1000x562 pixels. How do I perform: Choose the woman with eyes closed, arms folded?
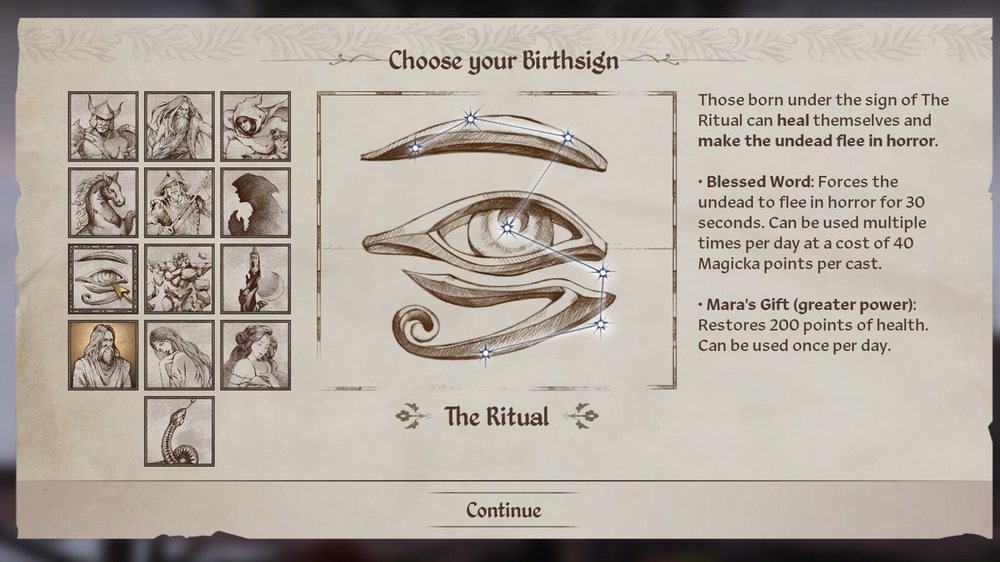255,355
